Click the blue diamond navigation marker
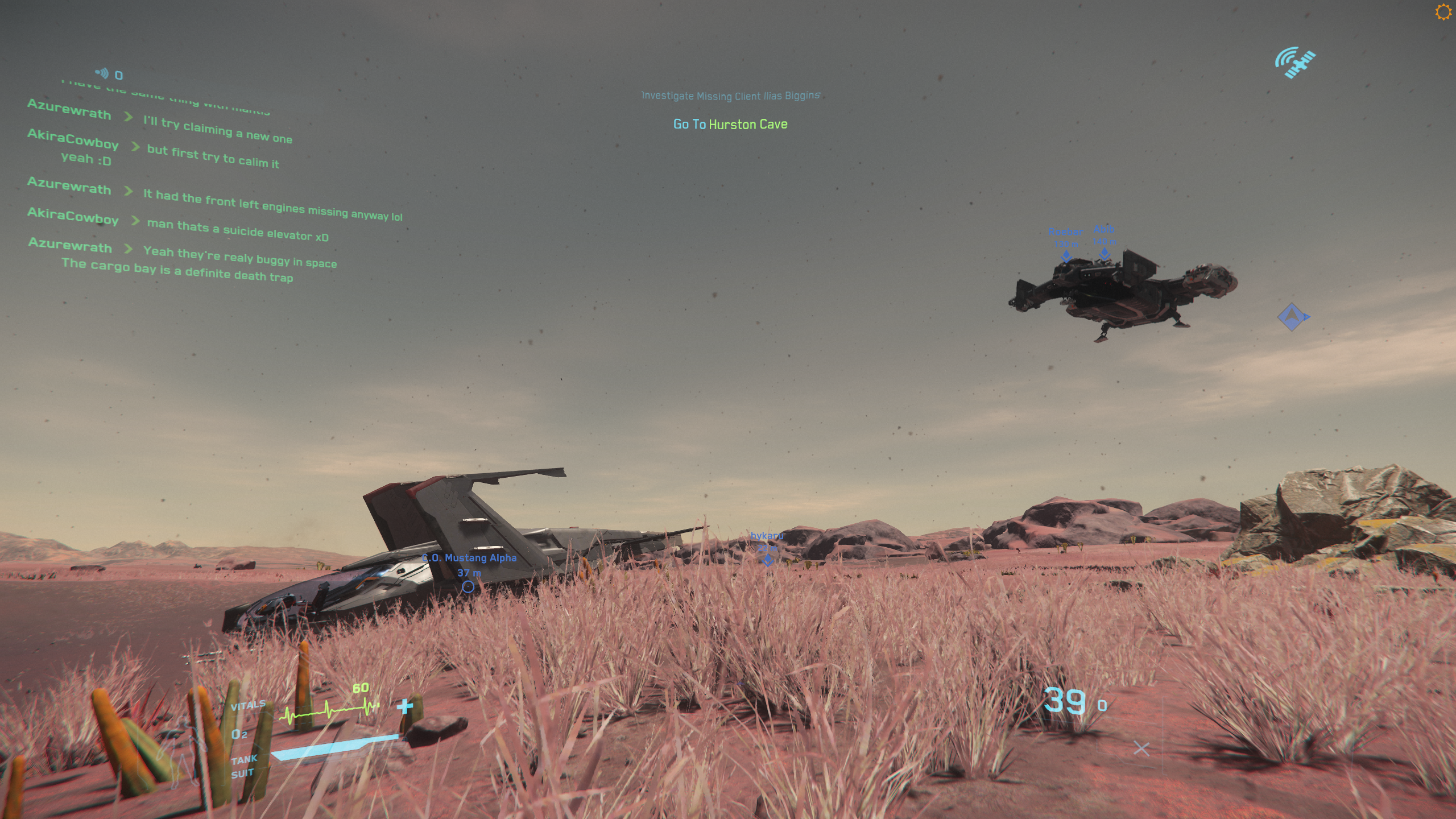This screenshot has height=819, width=1456. [1292, 317]
